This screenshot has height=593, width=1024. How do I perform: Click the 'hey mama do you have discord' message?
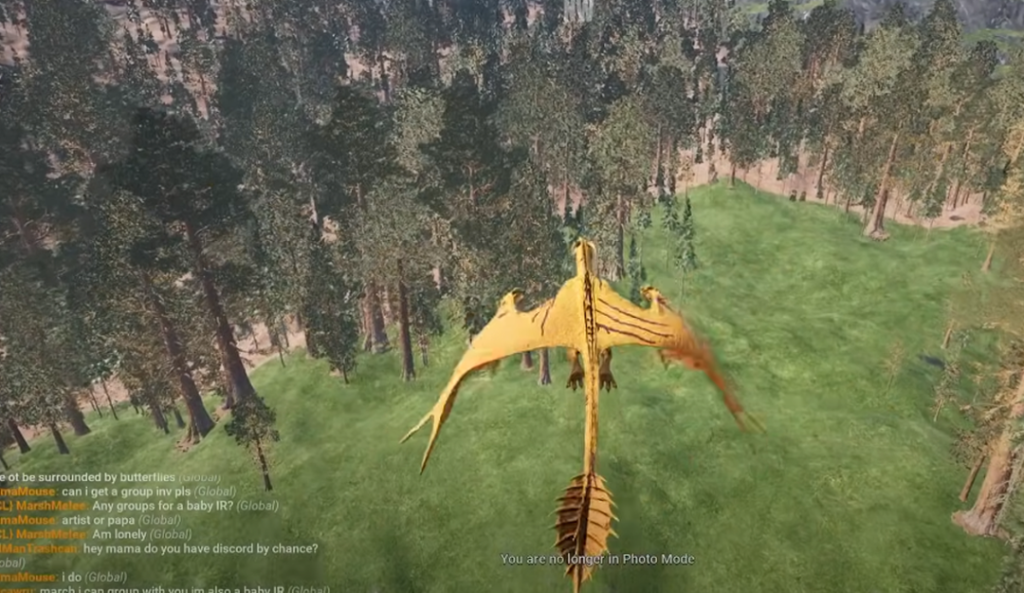coord(200,549)
